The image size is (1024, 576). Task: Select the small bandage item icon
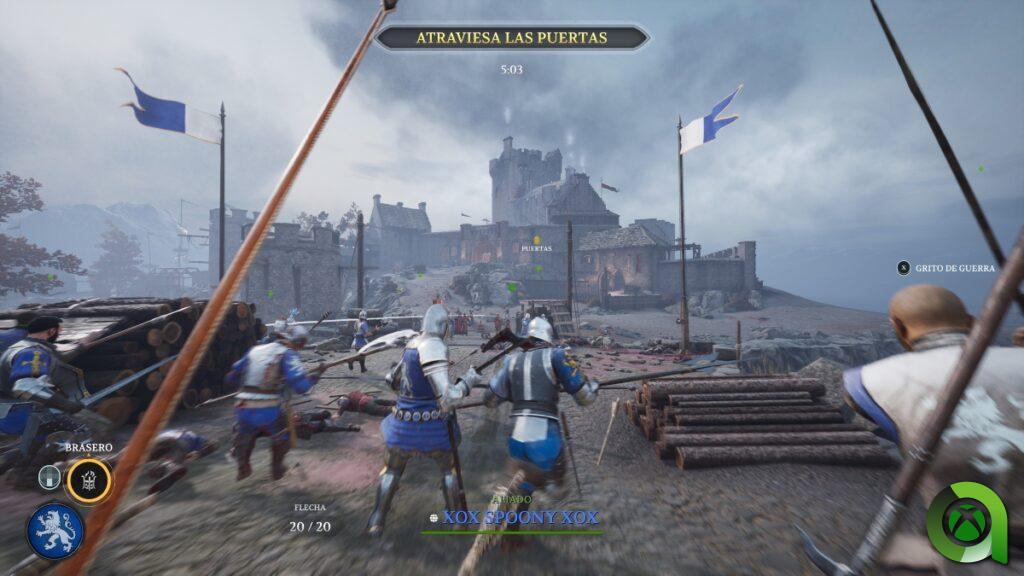[x=49, y=478]
